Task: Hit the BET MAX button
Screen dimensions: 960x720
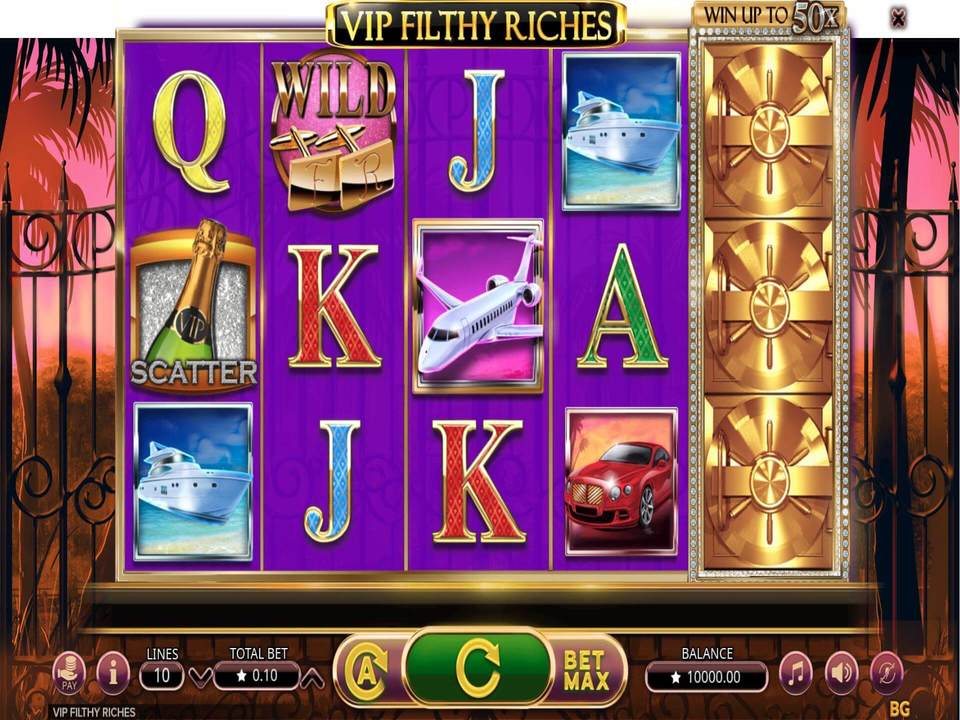Action: [585, 670]
